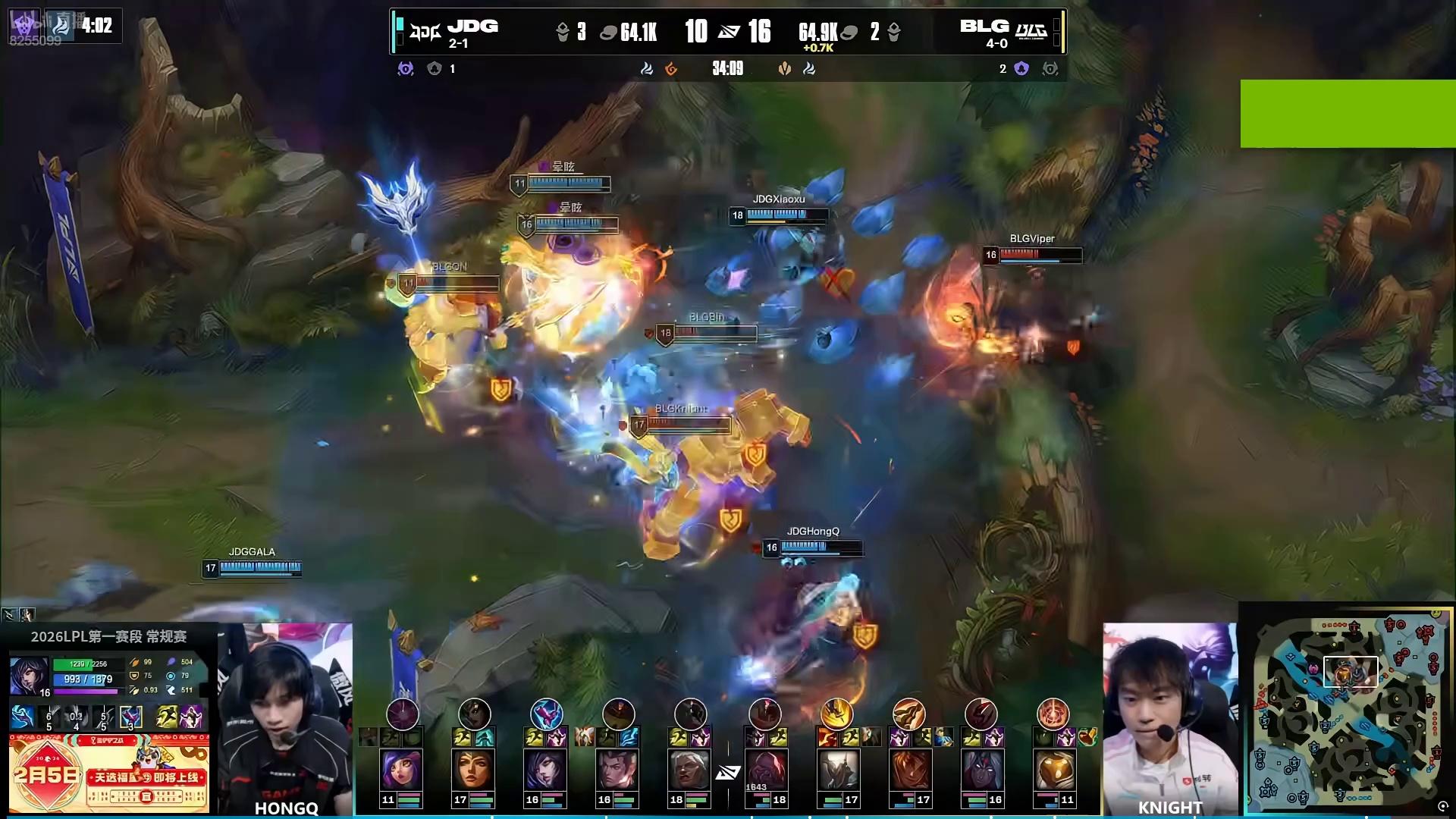The image size is (1456, 819).
Task: Open the HONGQ player camera
Action: pos(285,717)
